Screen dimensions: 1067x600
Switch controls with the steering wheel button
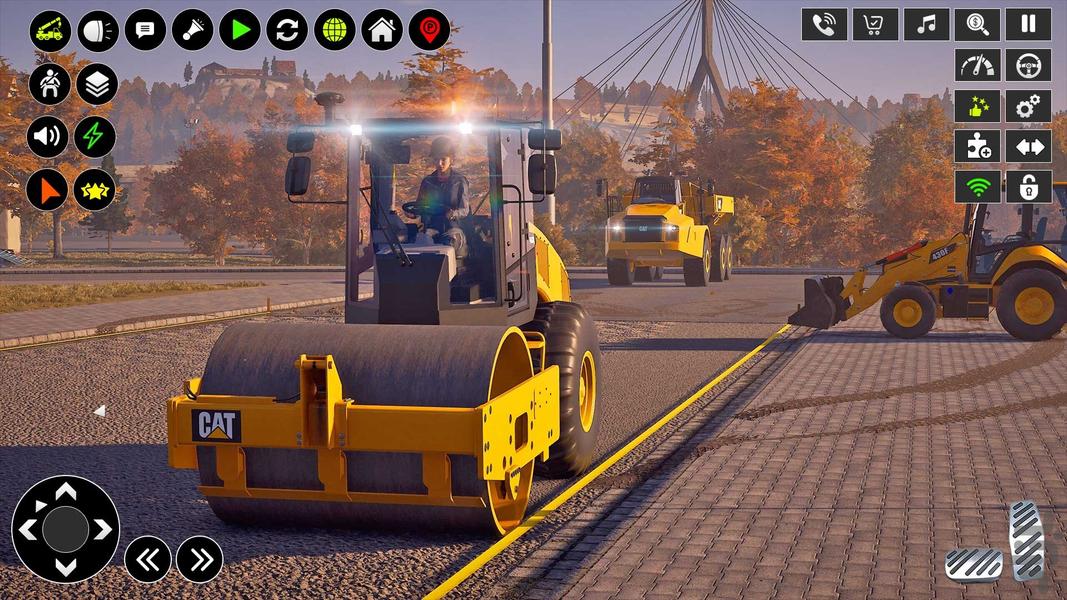click(1028, 65)
